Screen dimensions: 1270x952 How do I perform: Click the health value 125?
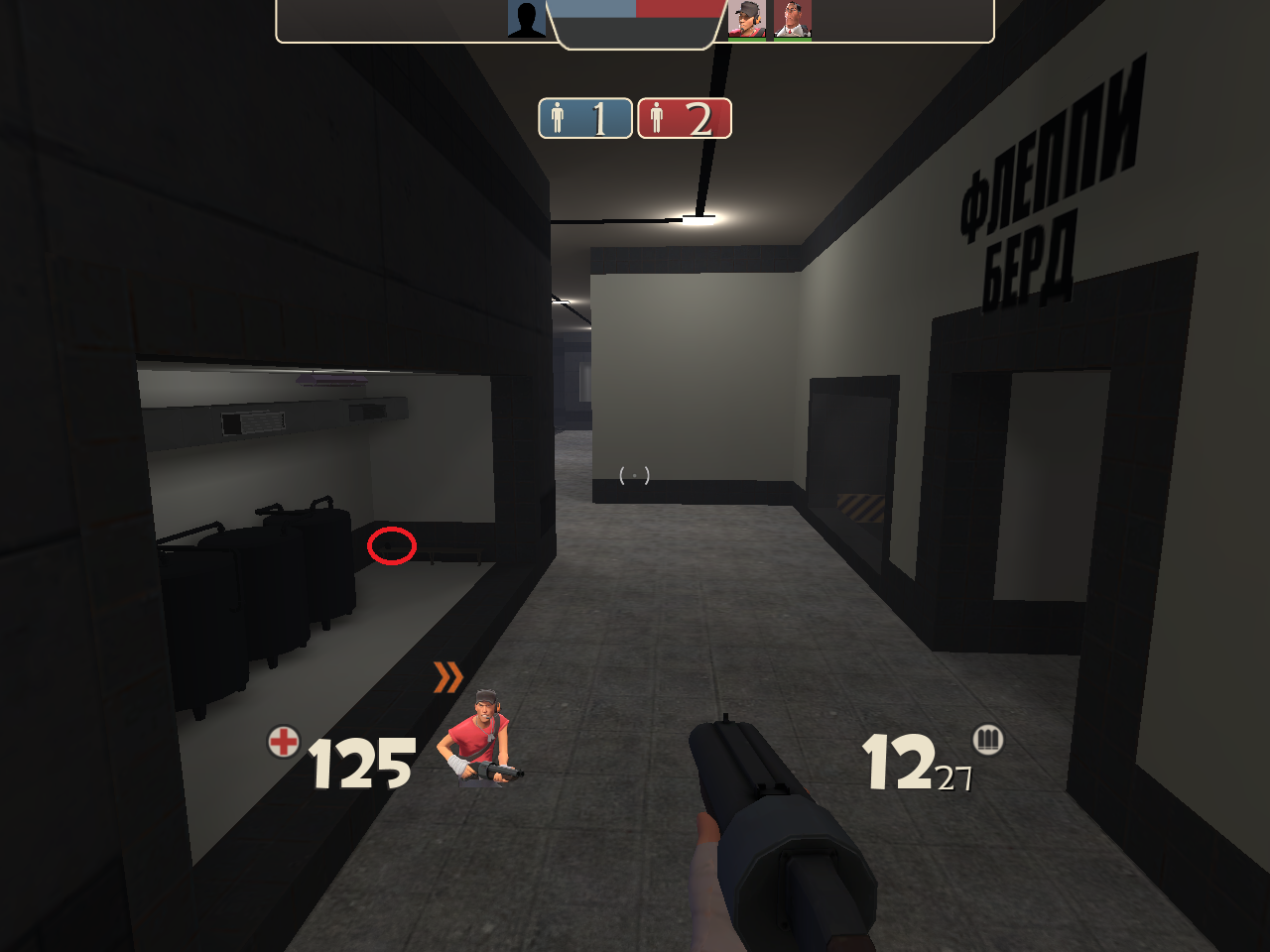point(359,764)
